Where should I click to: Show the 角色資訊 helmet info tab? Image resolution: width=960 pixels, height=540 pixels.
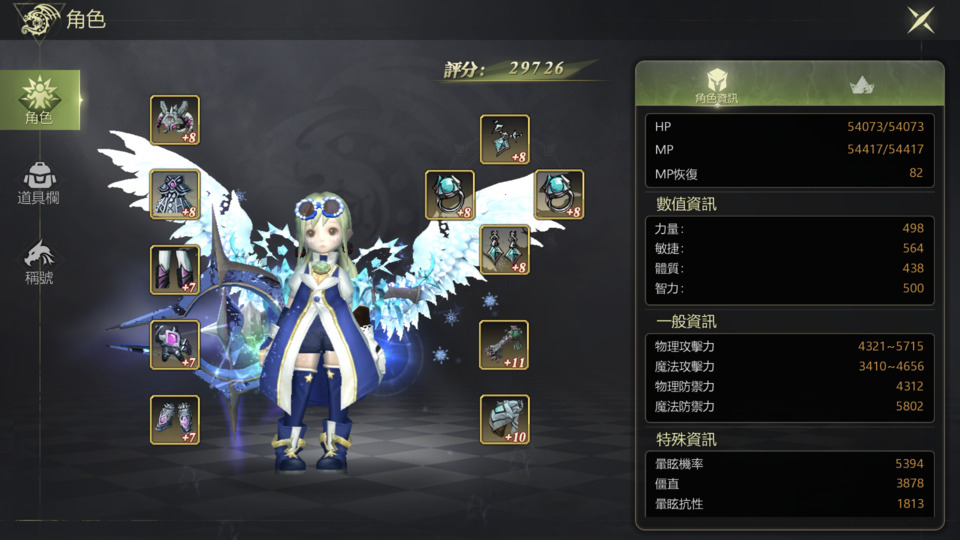(716, 86)
